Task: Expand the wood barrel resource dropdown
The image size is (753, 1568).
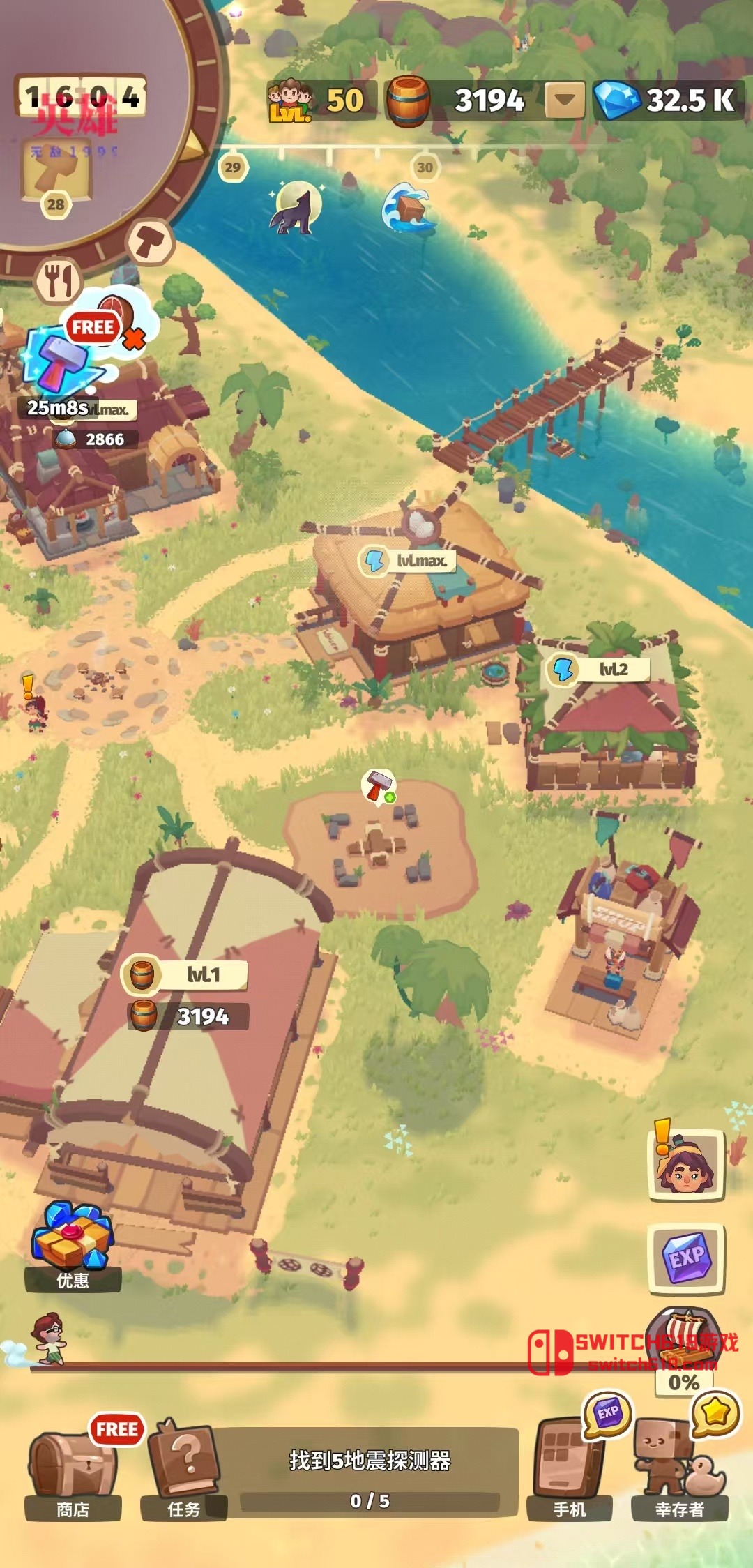Action: coord(564,100)
